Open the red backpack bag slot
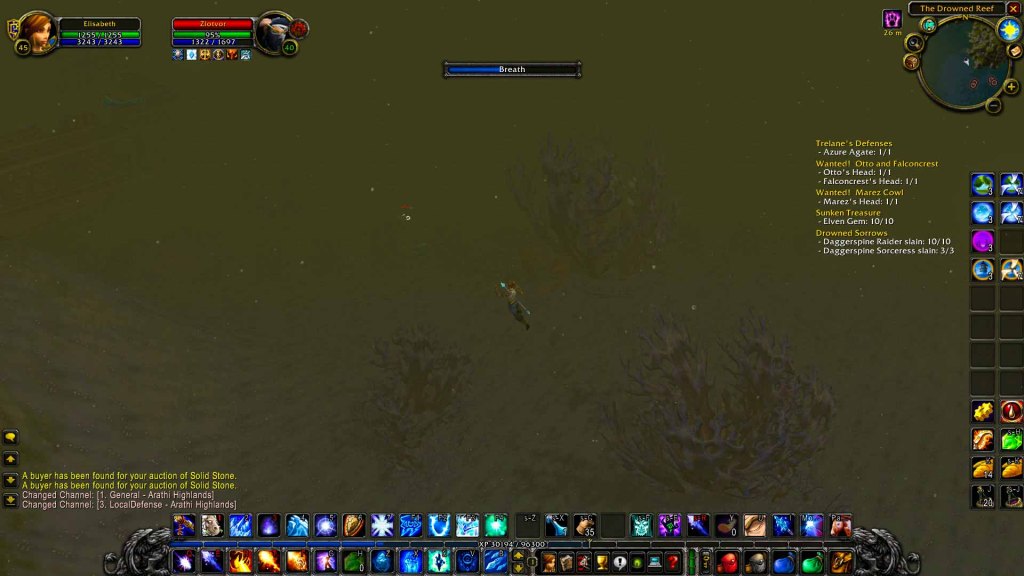Image resolution: width=1024 pixels, height=576 pixels. 727,562
